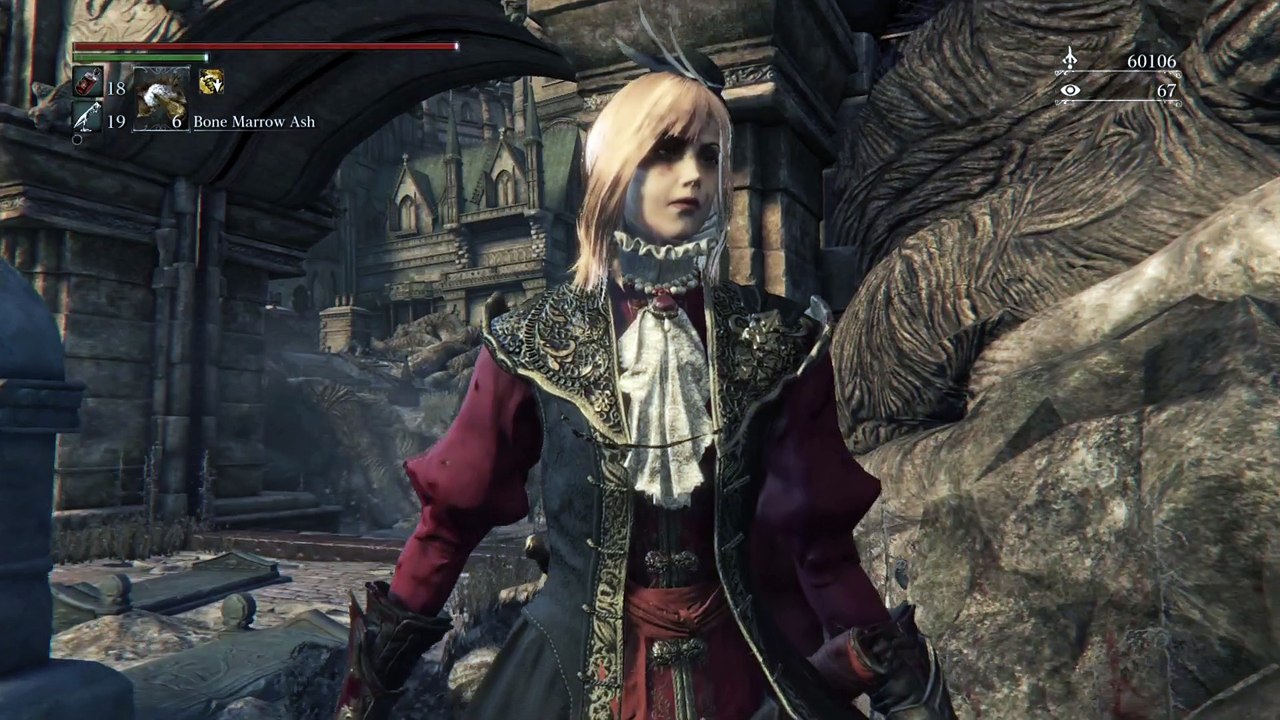The width and height of the screenshot is (1280, 720).
Task: Use the Bone Marrow Ash quick item slot
Action: (160, 99)
